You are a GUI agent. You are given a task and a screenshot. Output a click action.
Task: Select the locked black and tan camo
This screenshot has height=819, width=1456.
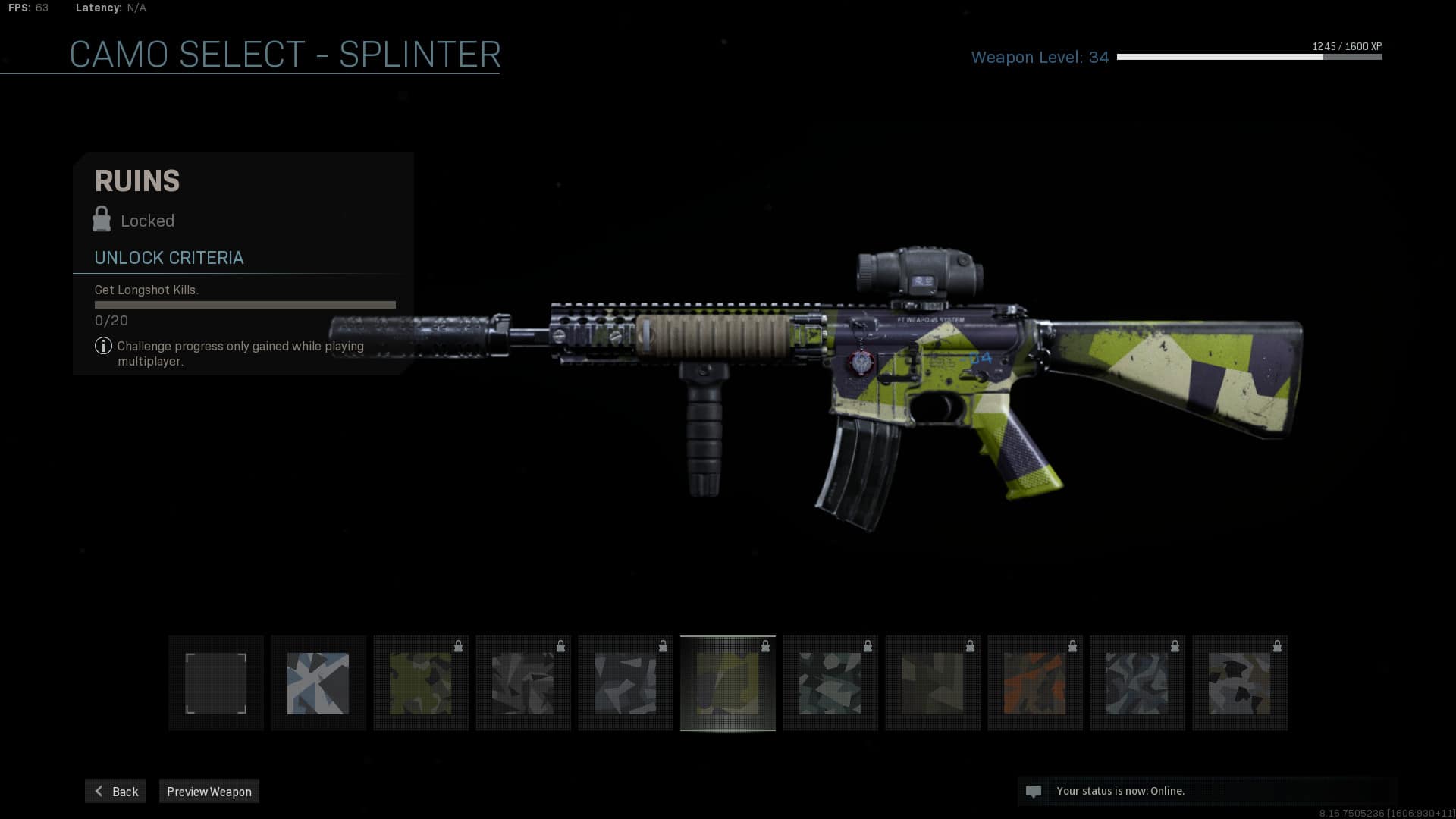click(x=1240, y=683)
